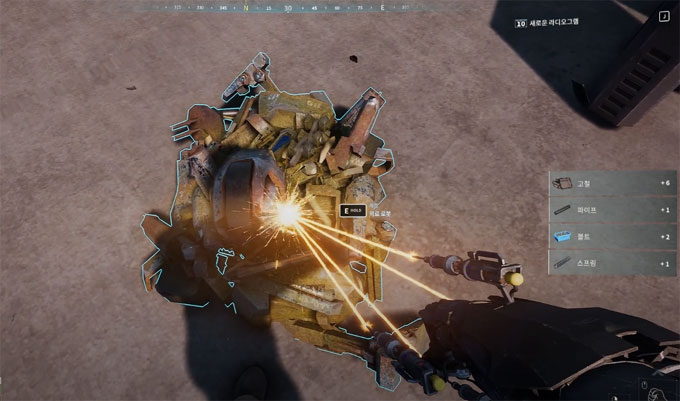The width and height of the screenshot is (680, 401).
Task: Select the 고철 loot entry
Action: pos(613,184)
